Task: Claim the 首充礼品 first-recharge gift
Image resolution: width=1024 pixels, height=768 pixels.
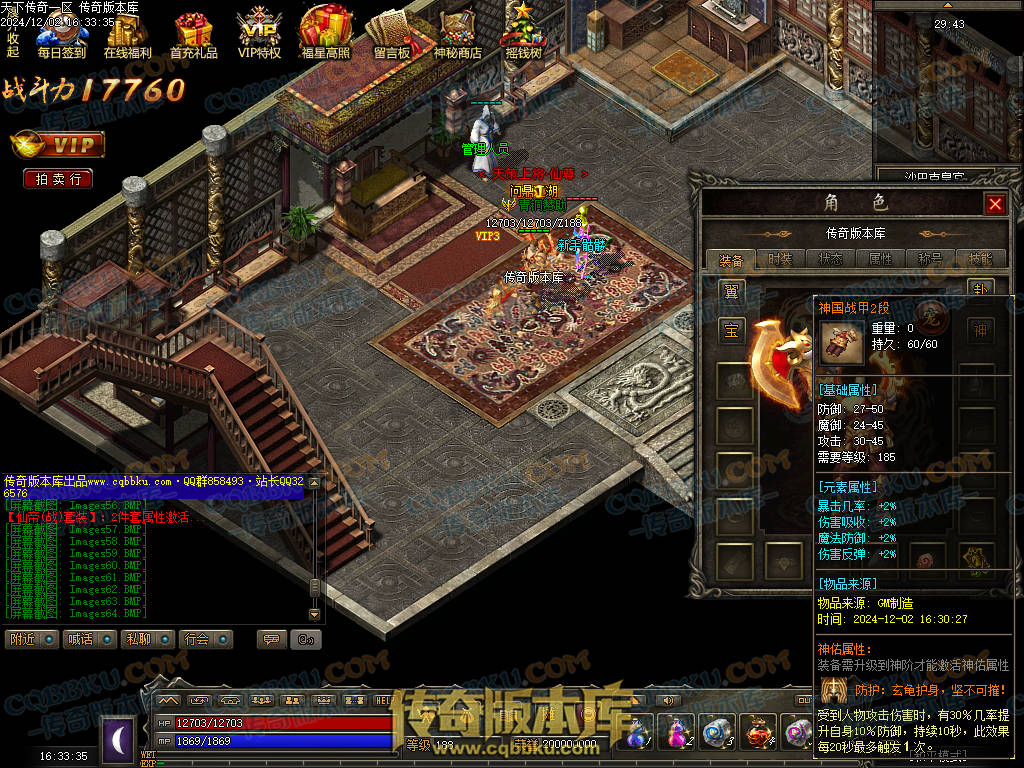Action: pos(193,36)
